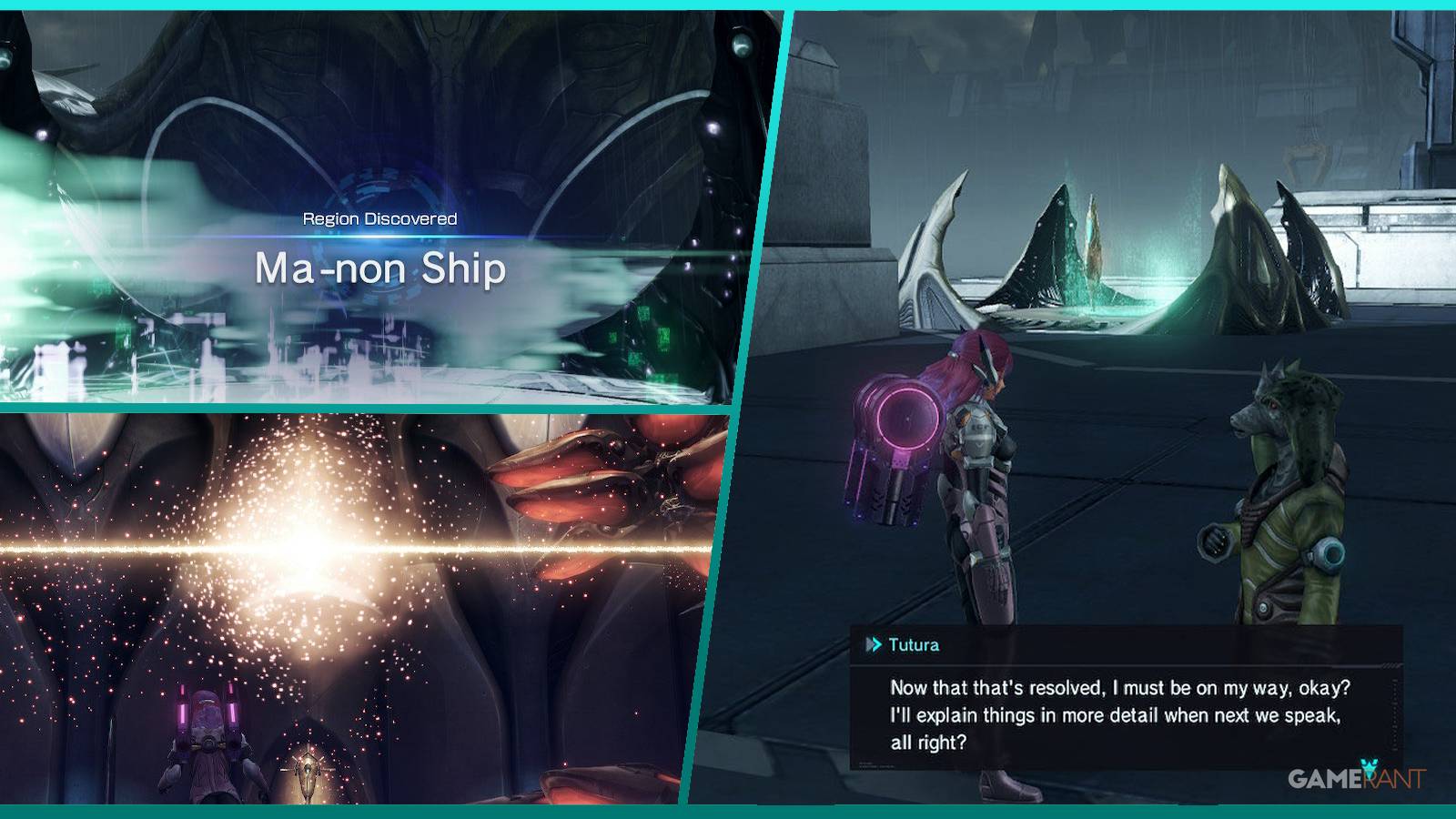Click the line reading 'all right?'

(x=928, y=740)
